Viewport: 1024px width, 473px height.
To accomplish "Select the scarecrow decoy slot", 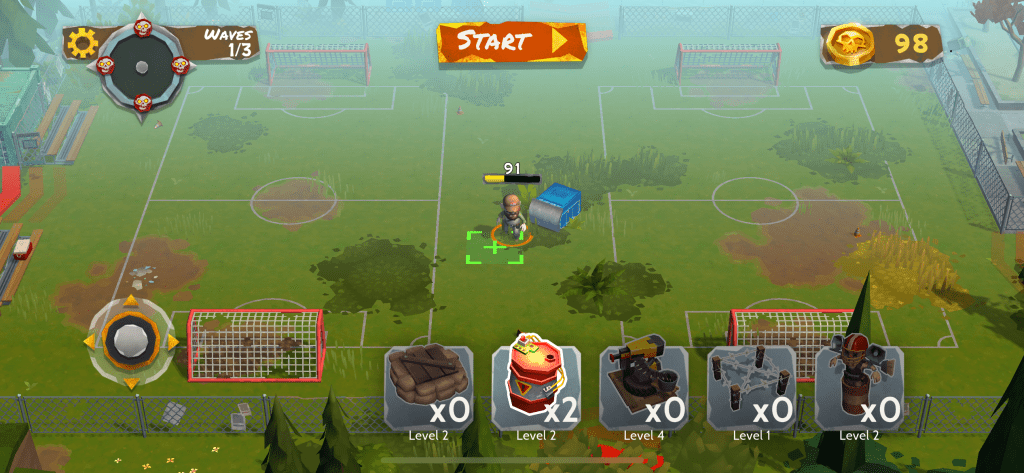I will pos(860,386).
